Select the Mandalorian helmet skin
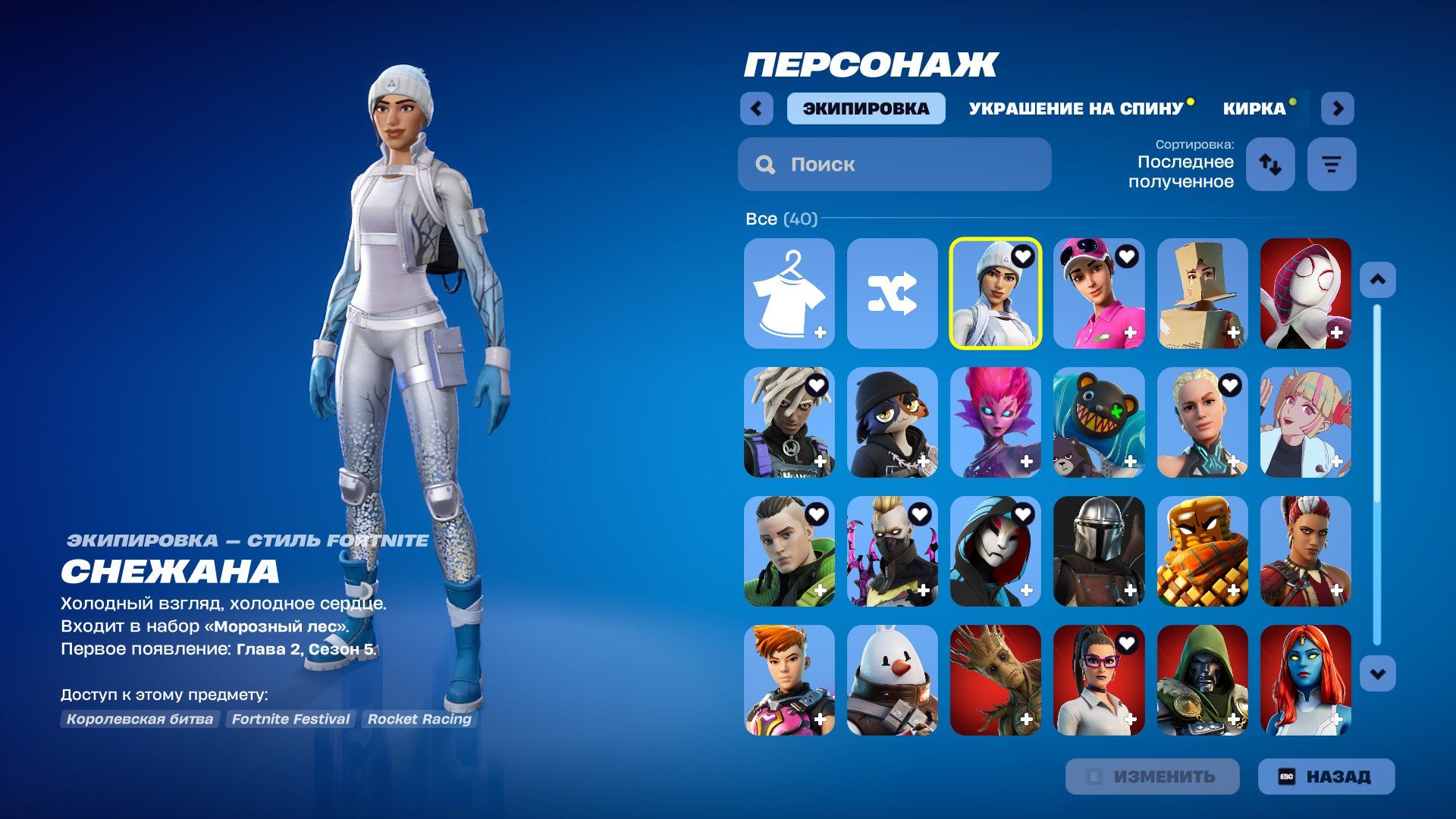Screen dimensions: 1456x819 click(1098, 551)
